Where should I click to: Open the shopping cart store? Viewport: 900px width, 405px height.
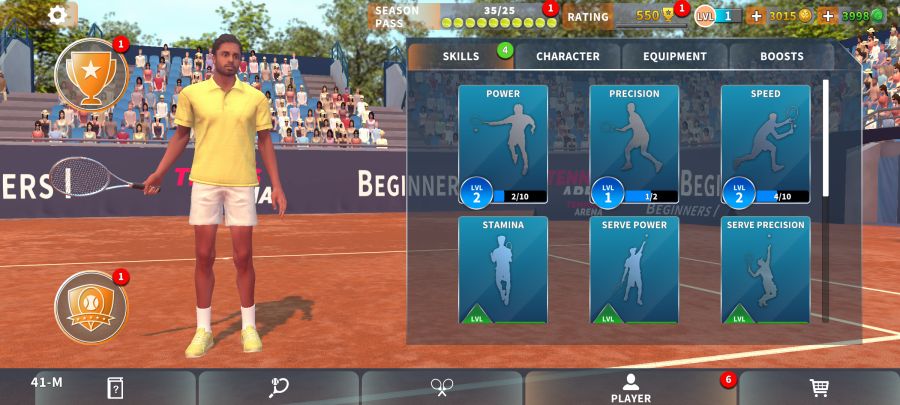click(819, 388)
